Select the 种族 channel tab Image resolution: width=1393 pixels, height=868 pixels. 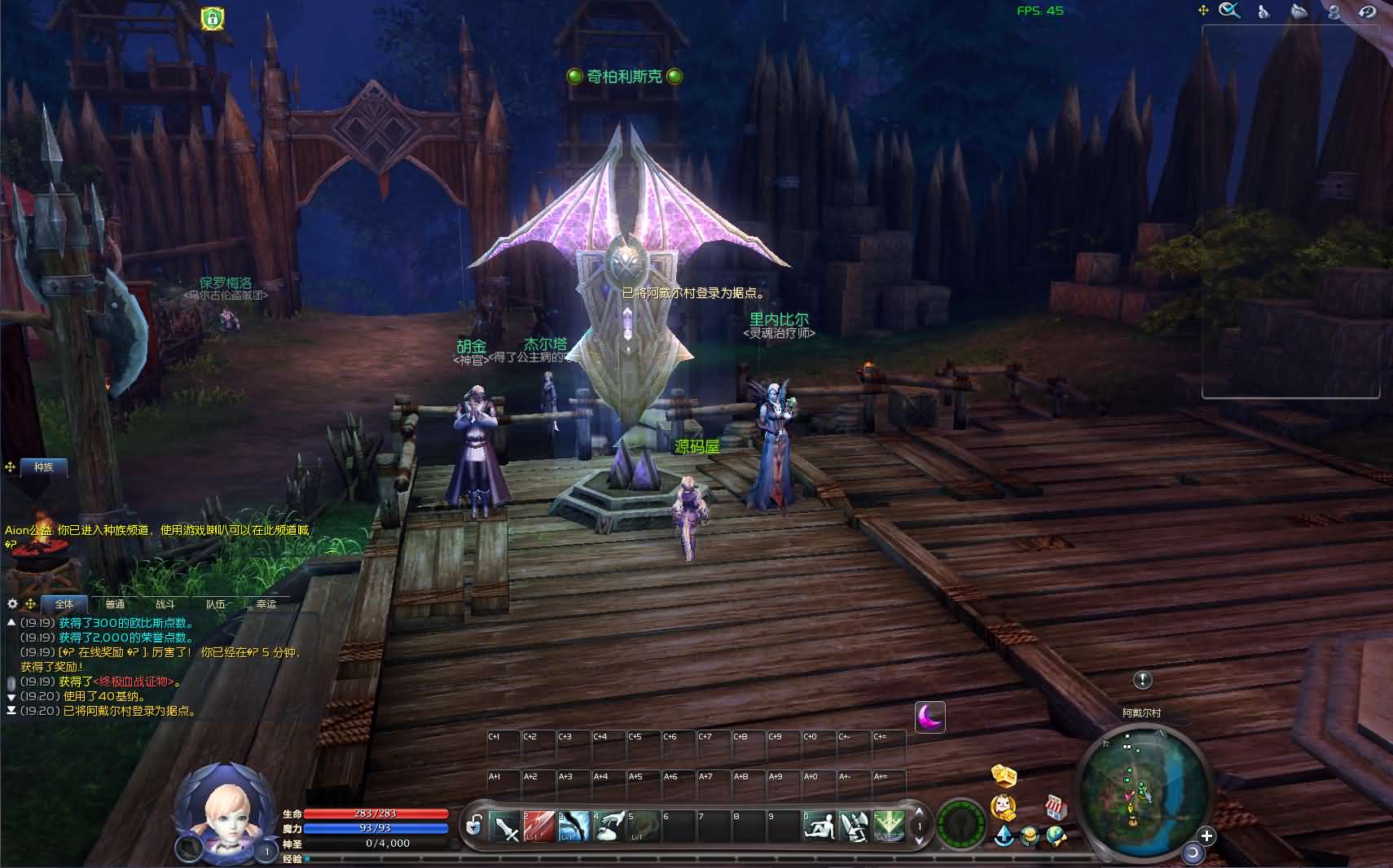coord(43,467)
